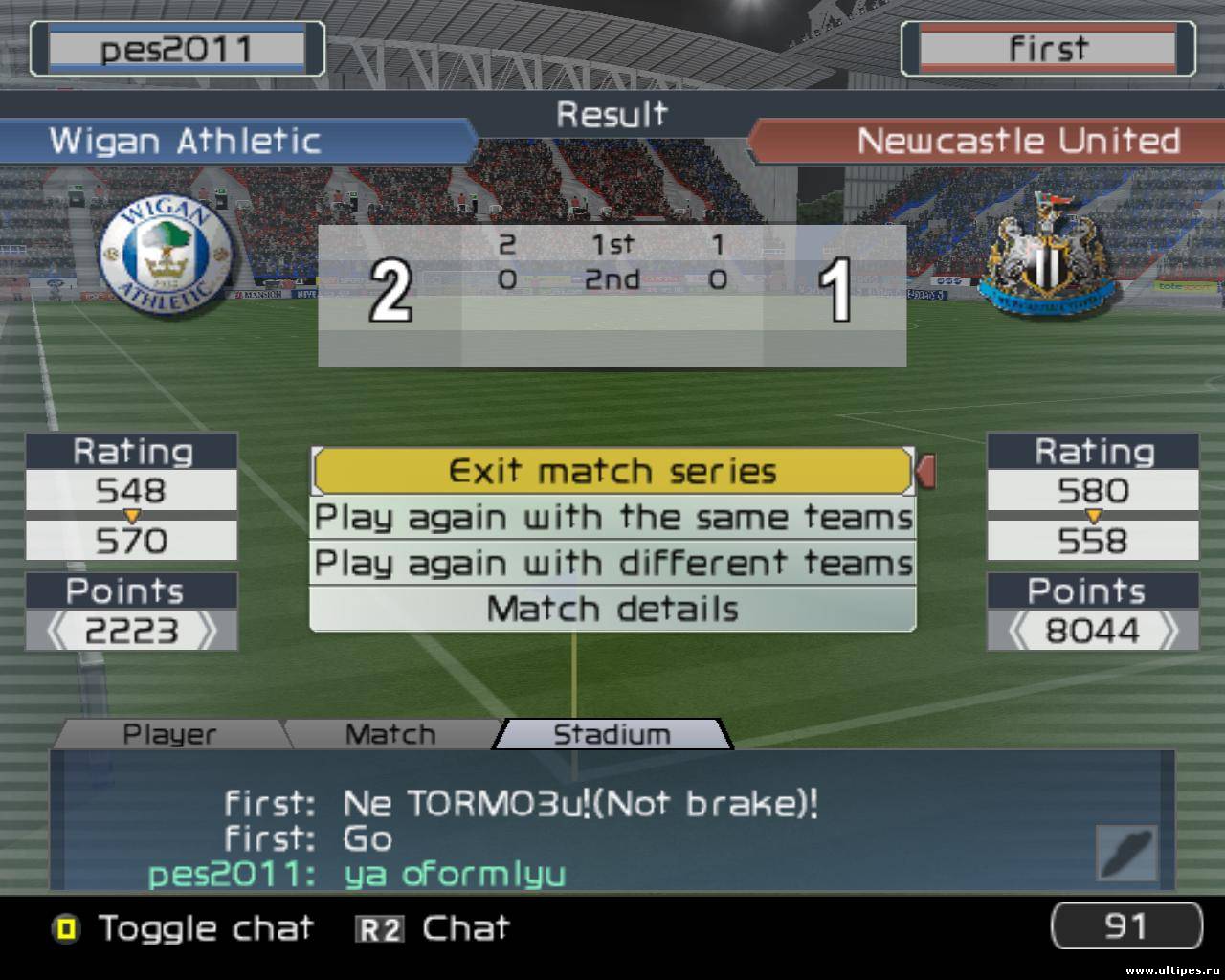The height and width of the screenshot is (980, 1225).
Task: Choose Play again with different teams
Action: [612, 564]
